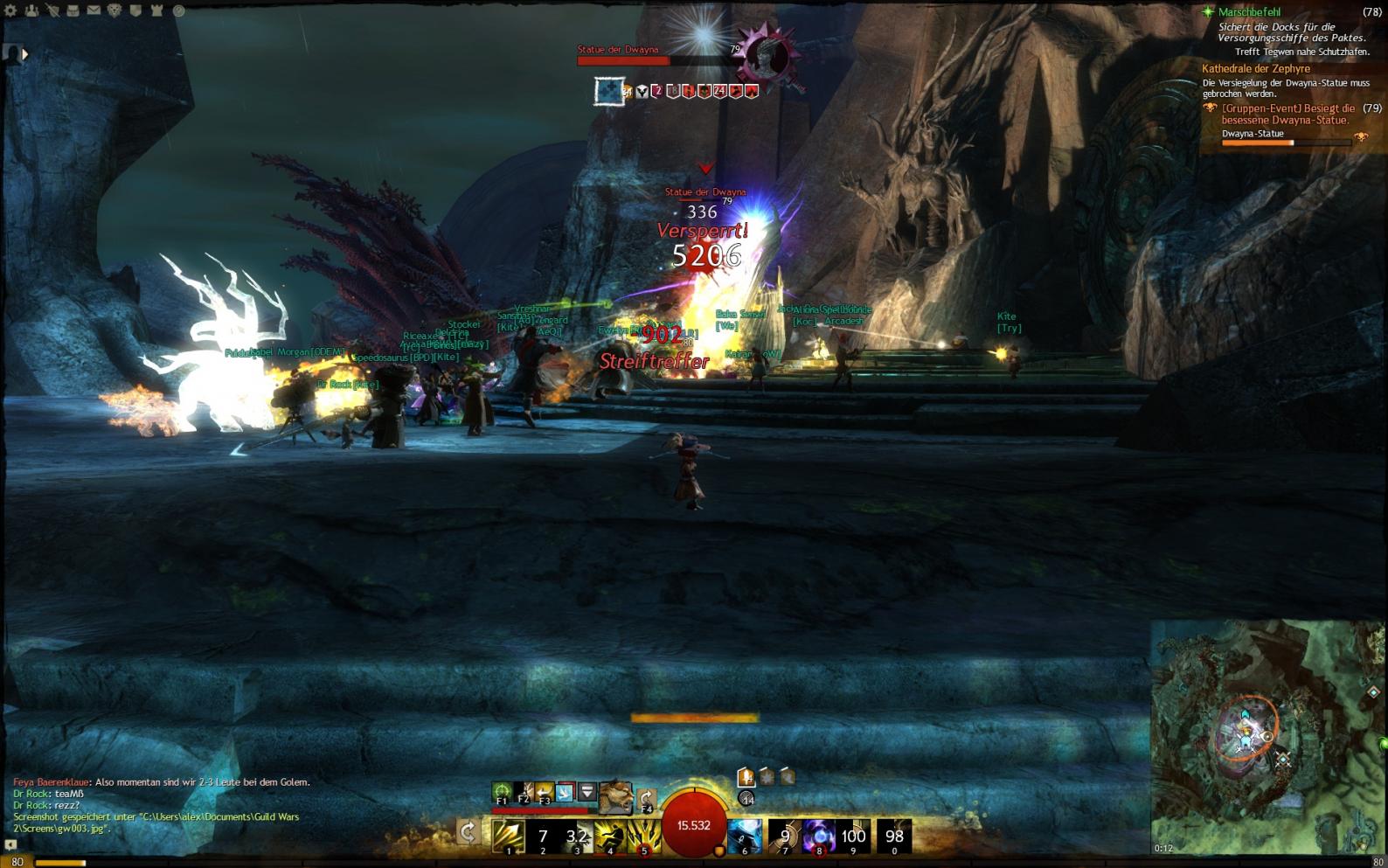Open the guild shield panel
This screenshot has height=868, width=1388.
(135, 10)
